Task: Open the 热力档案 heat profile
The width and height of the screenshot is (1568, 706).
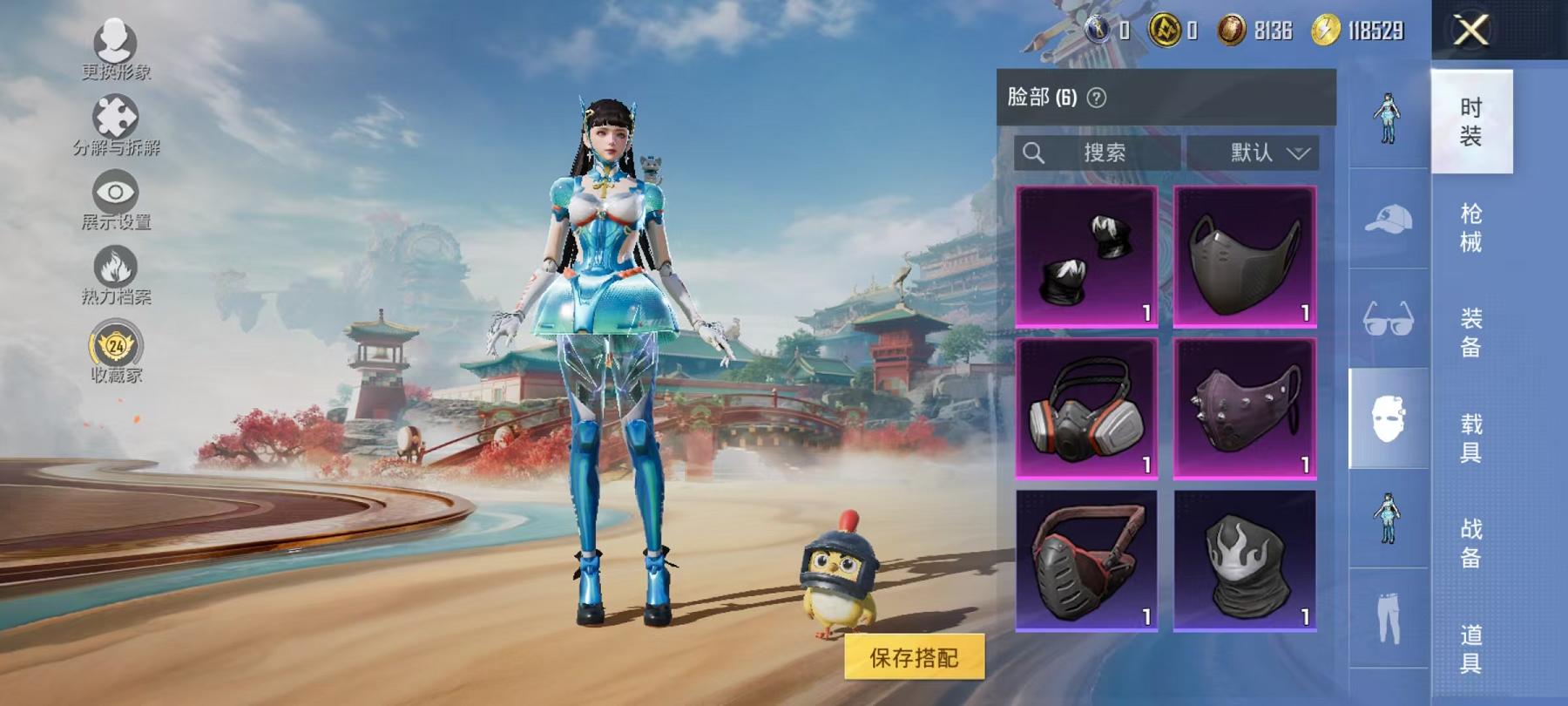Action: tap(118, 266)
